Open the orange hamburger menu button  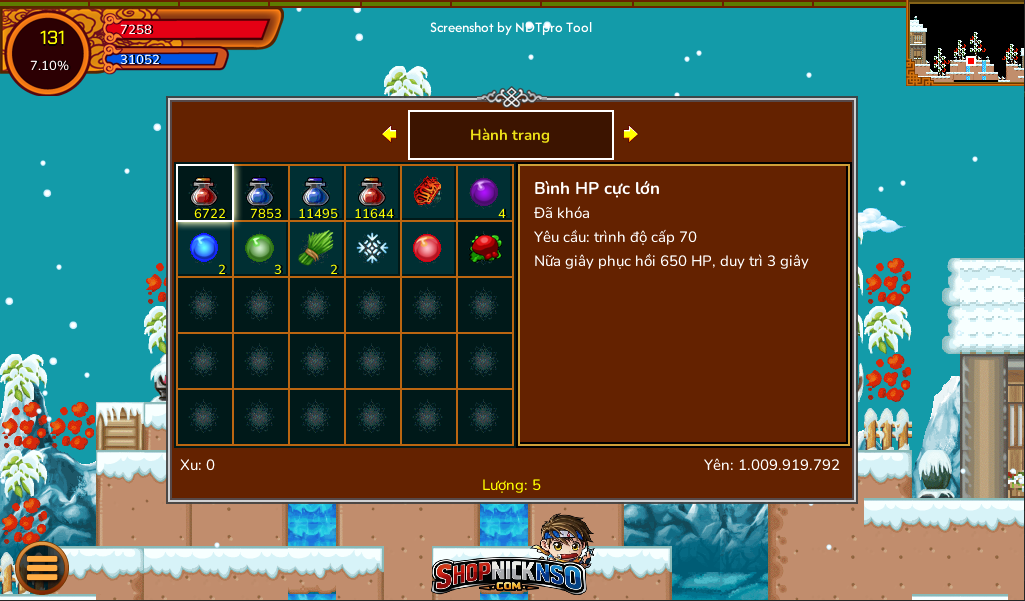[42, 568]
